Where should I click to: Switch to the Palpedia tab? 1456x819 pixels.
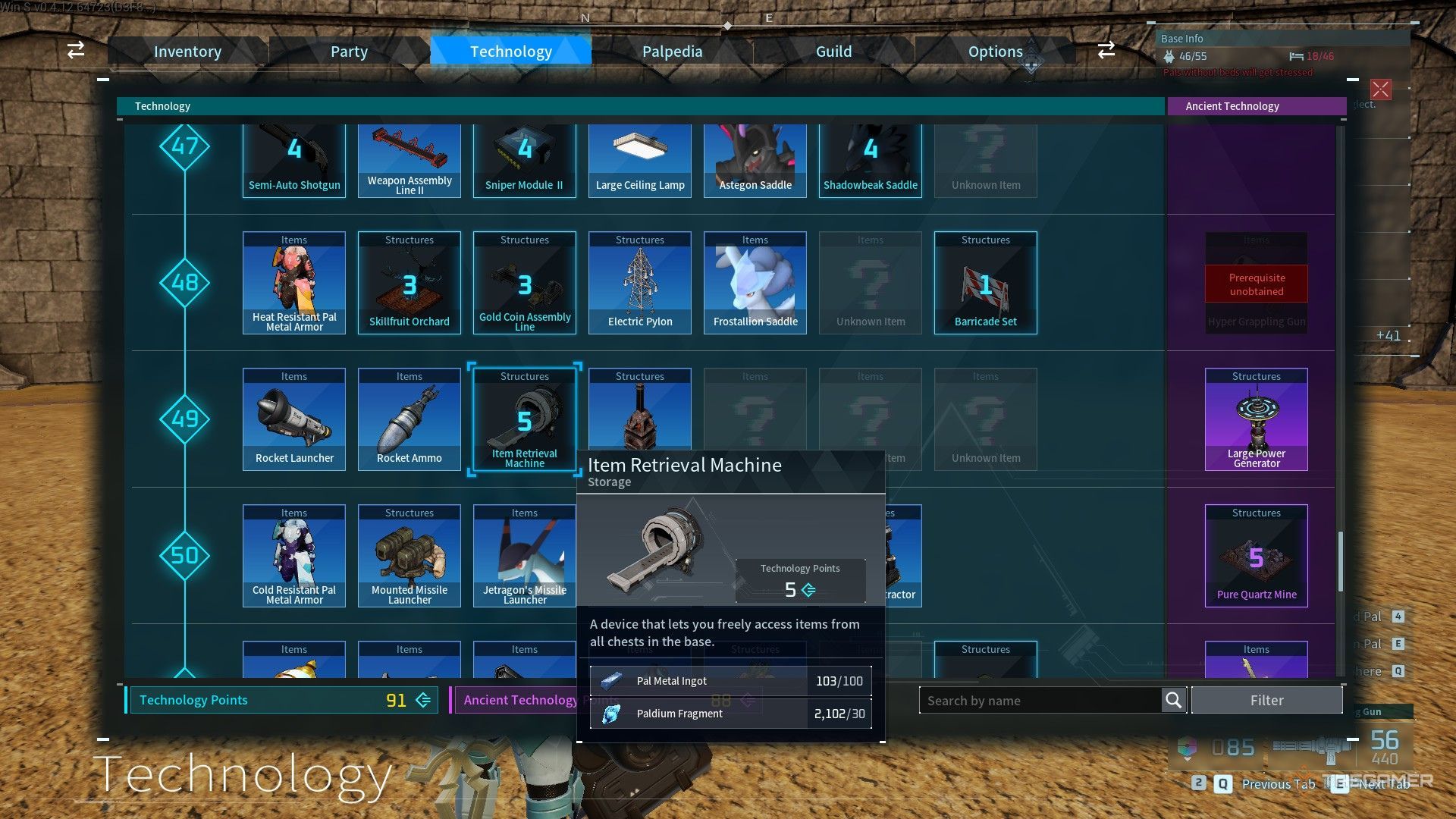[x=672, y=51]
